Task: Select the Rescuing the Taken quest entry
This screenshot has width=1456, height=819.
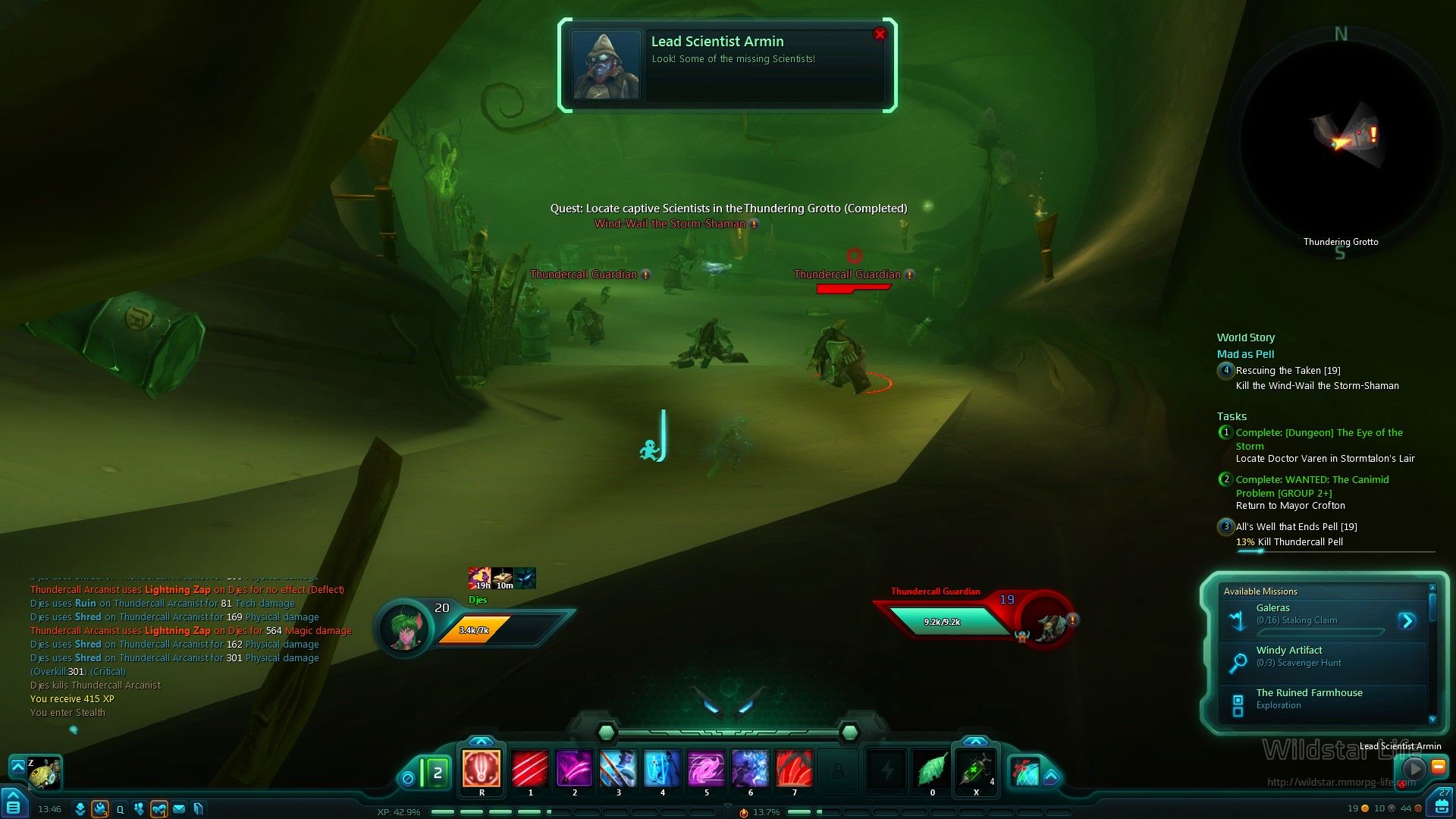Action: click(1288, 371)
